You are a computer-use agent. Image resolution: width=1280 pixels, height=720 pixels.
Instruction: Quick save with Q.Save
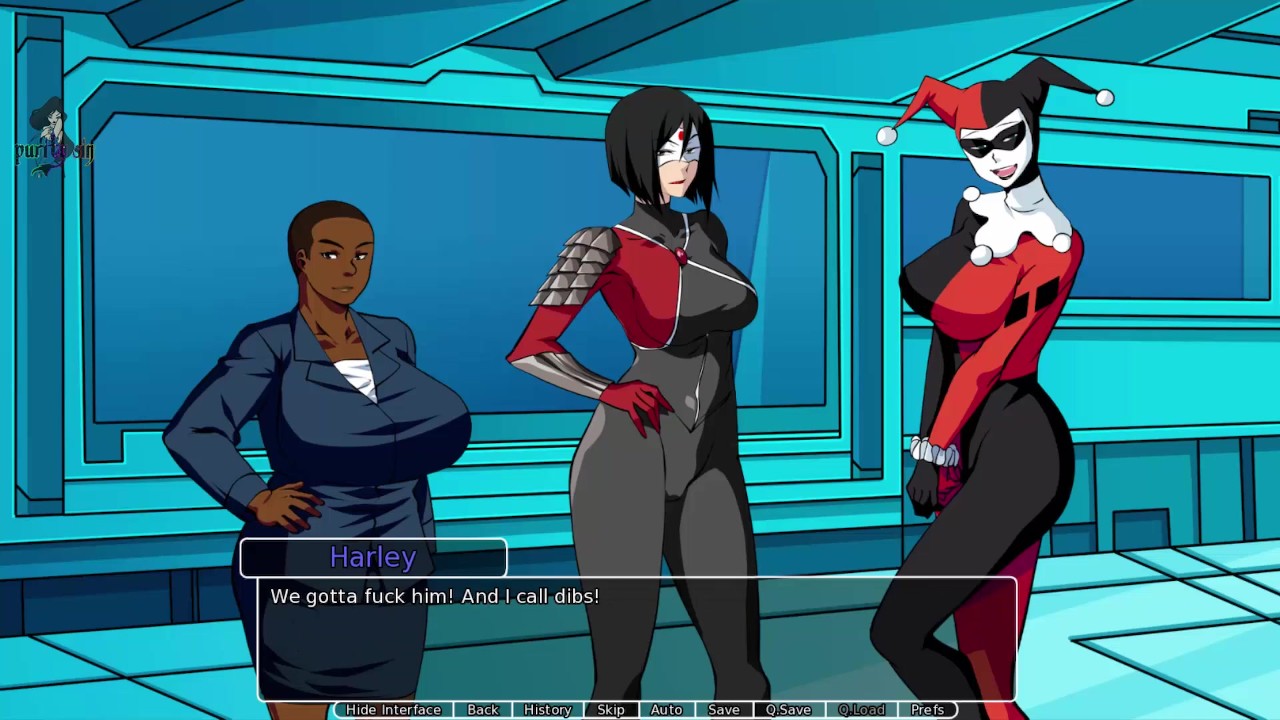click(788, 709)
